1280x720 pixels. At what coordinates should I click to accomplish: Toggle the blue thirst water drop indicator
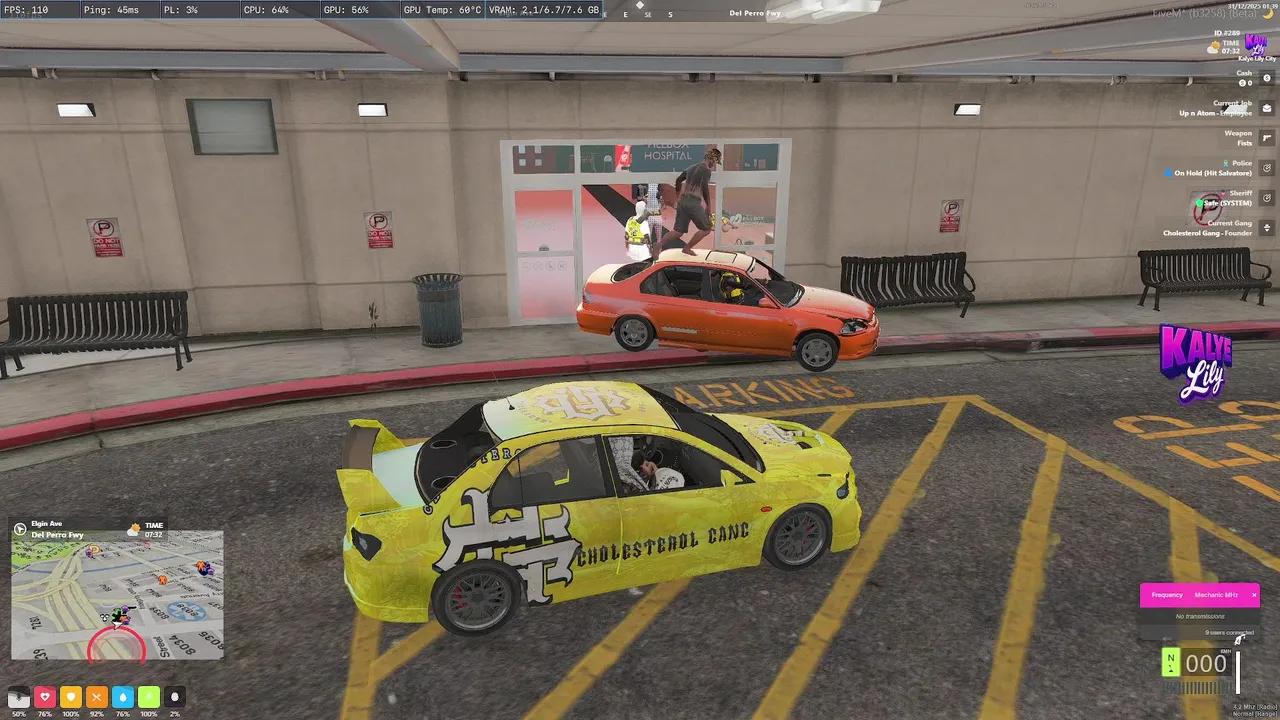click(x=122, y=697)
